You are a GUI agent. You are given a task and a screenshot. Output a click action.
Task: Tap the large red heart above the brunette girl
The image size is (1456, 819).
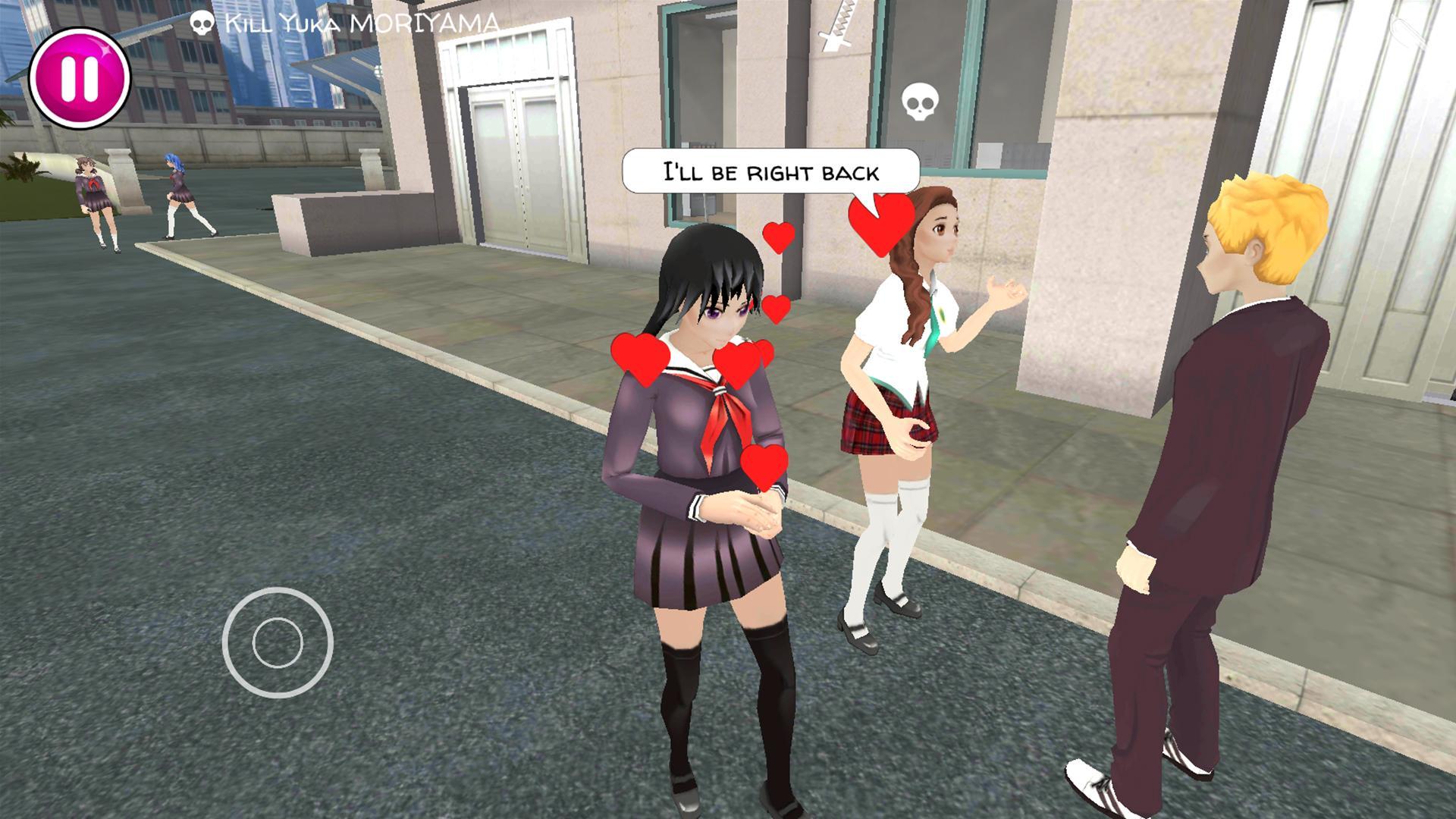[x=880, y=221]
